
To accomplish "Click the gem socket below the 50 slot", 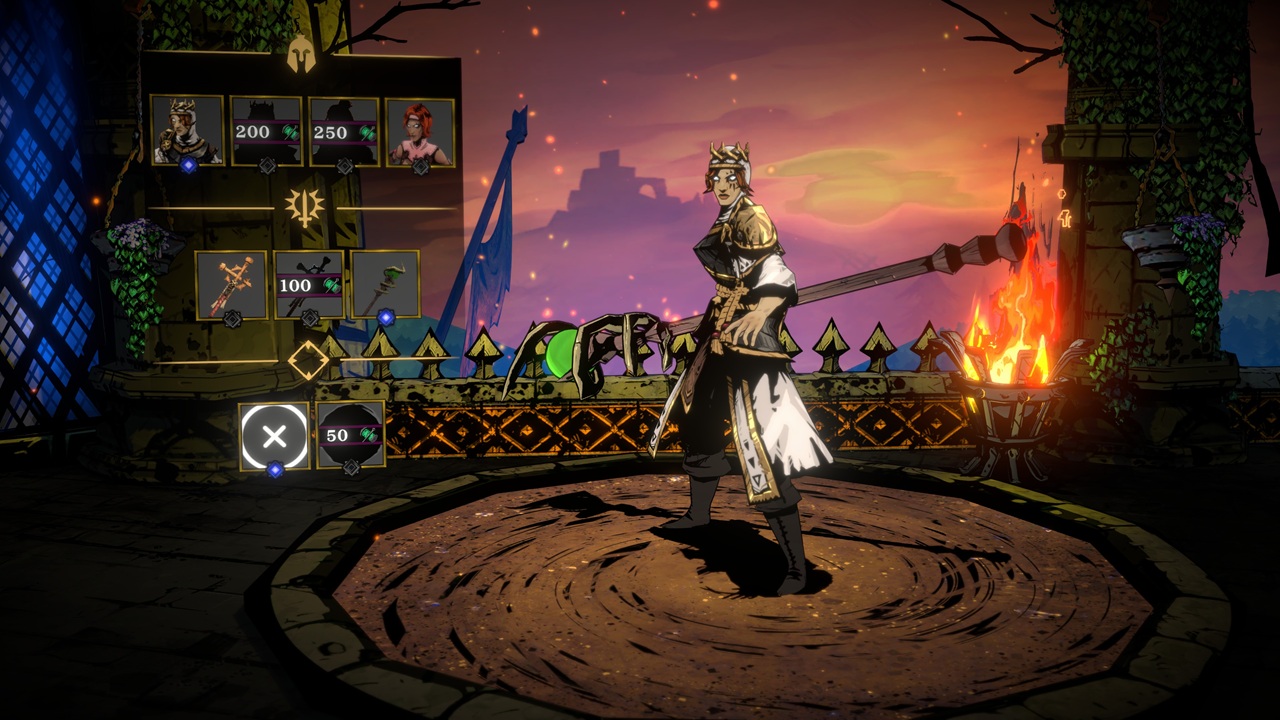I will [x=351, y=467].
